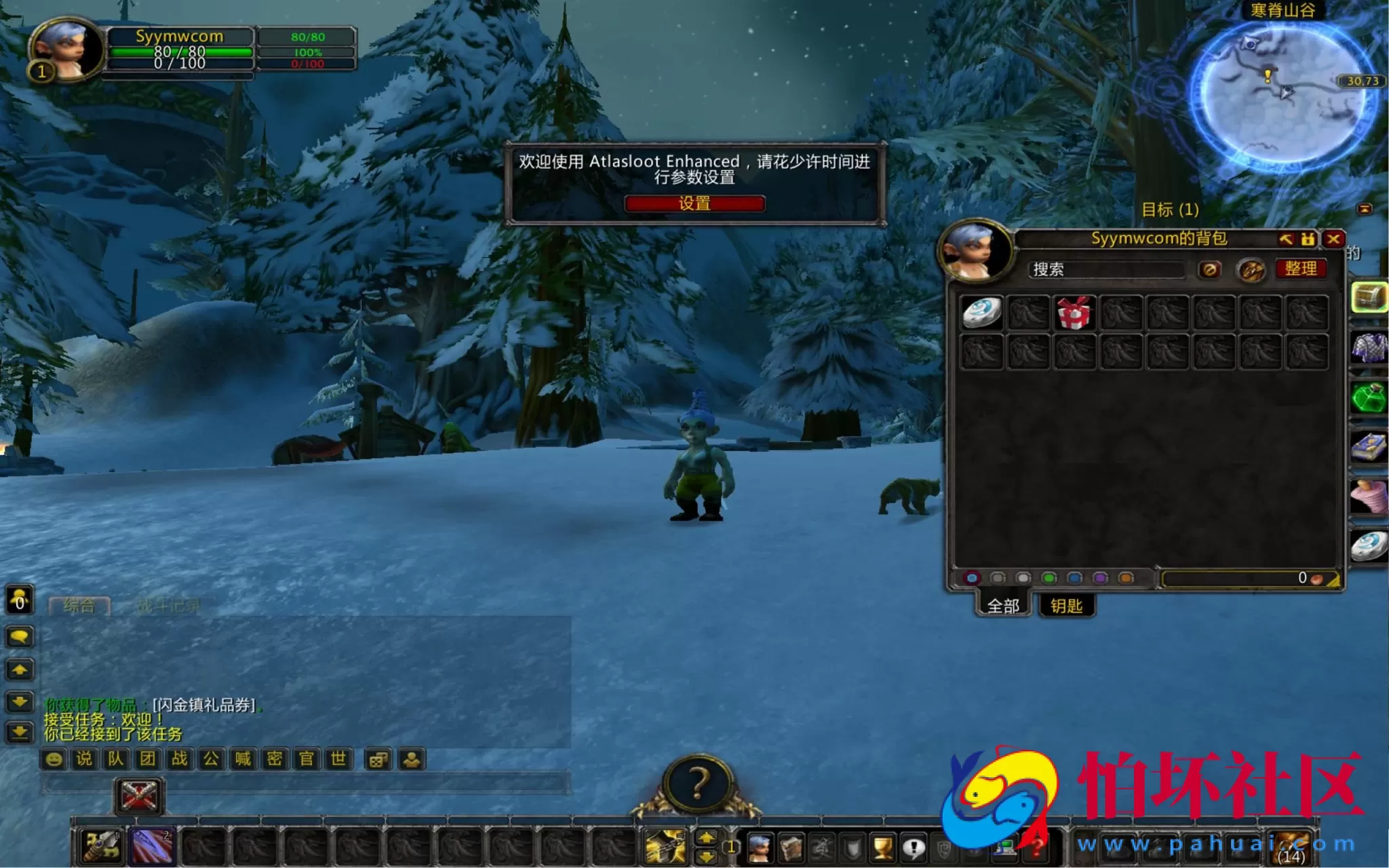Viewport: 1389px width, 868px height.
Task: Select the purple quality filter swatch
Action: coord(1100,578)
